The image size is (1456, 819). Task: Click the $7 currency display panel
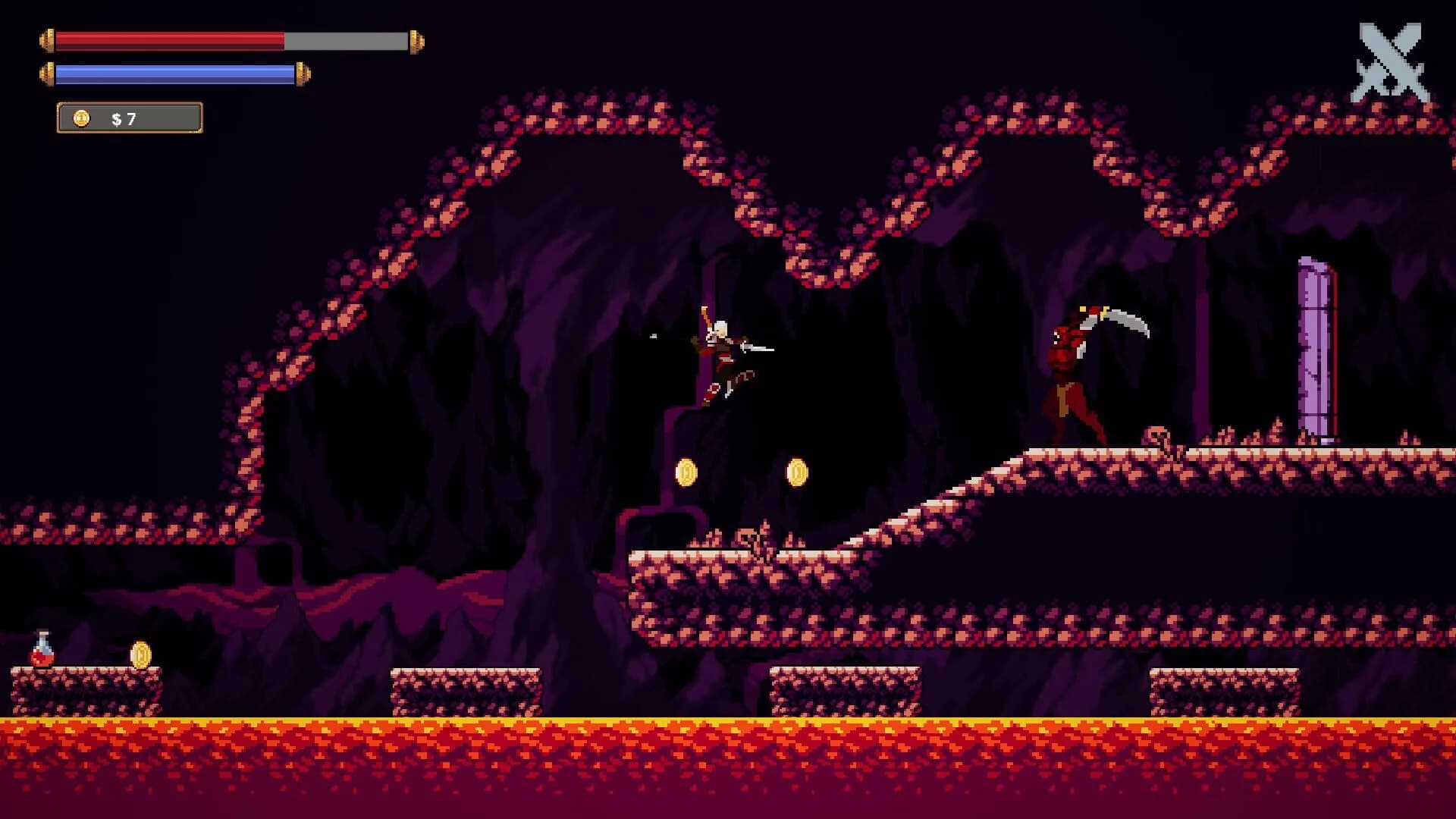click(127, 118)
